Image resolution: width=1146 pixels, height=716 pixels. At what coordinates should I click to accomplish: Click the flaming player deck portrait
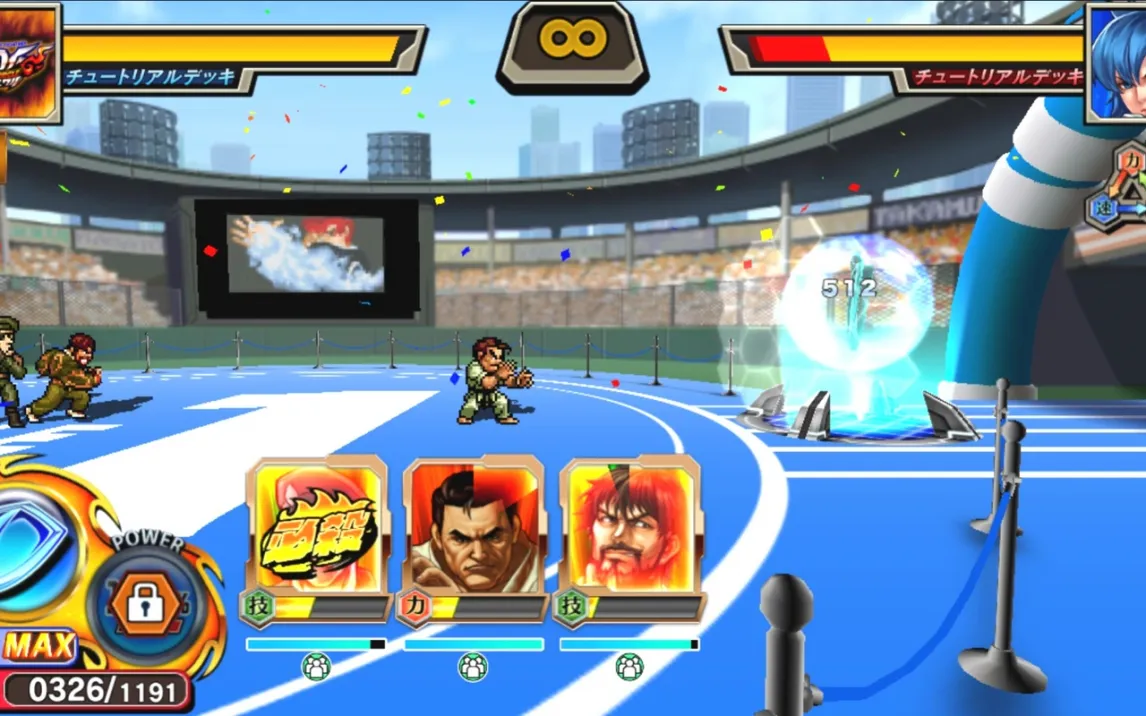tap(28, 60)
